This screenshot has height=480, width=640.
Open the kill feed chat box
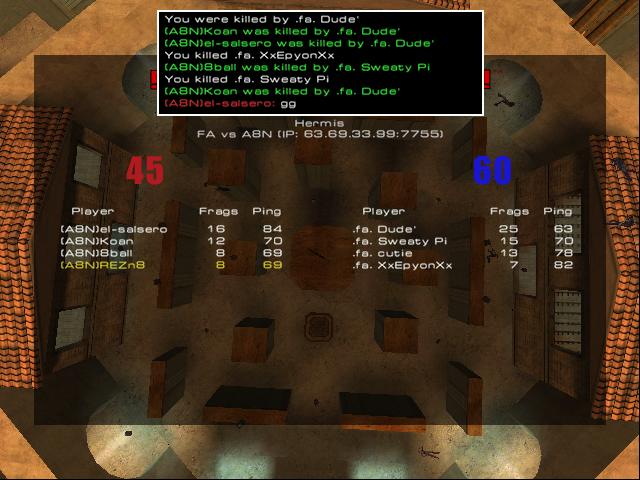click(320, 62)
